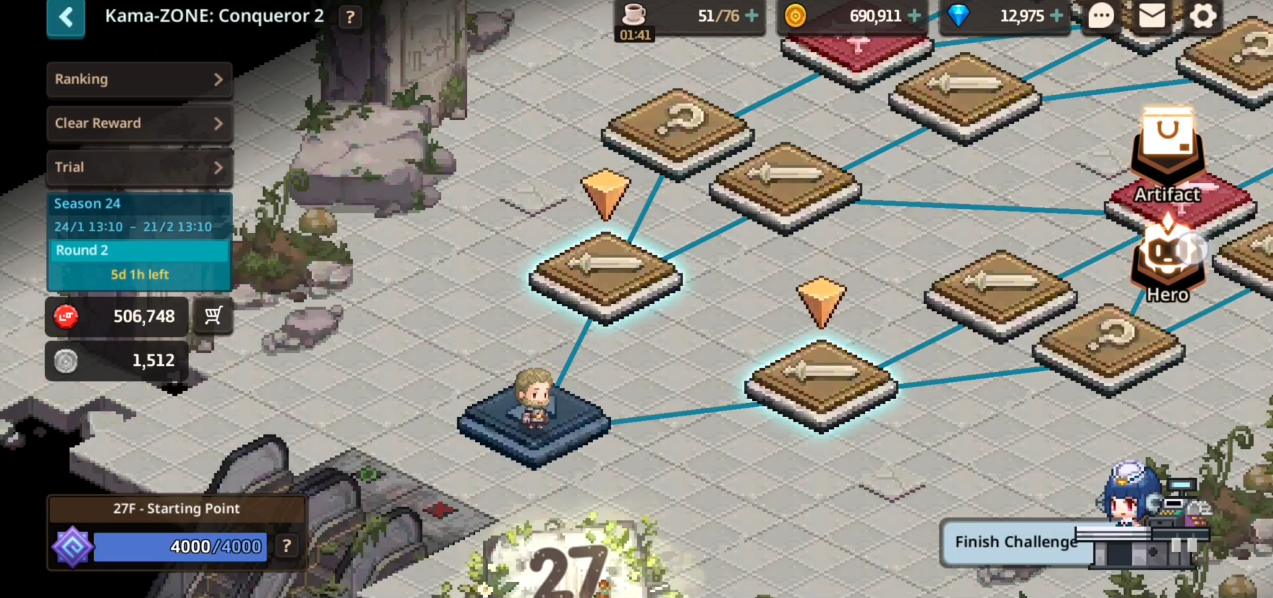The image size is (1273, 598).
Task: Select the highlighted sword tile beside the player
Action: (x=821, y=378)
